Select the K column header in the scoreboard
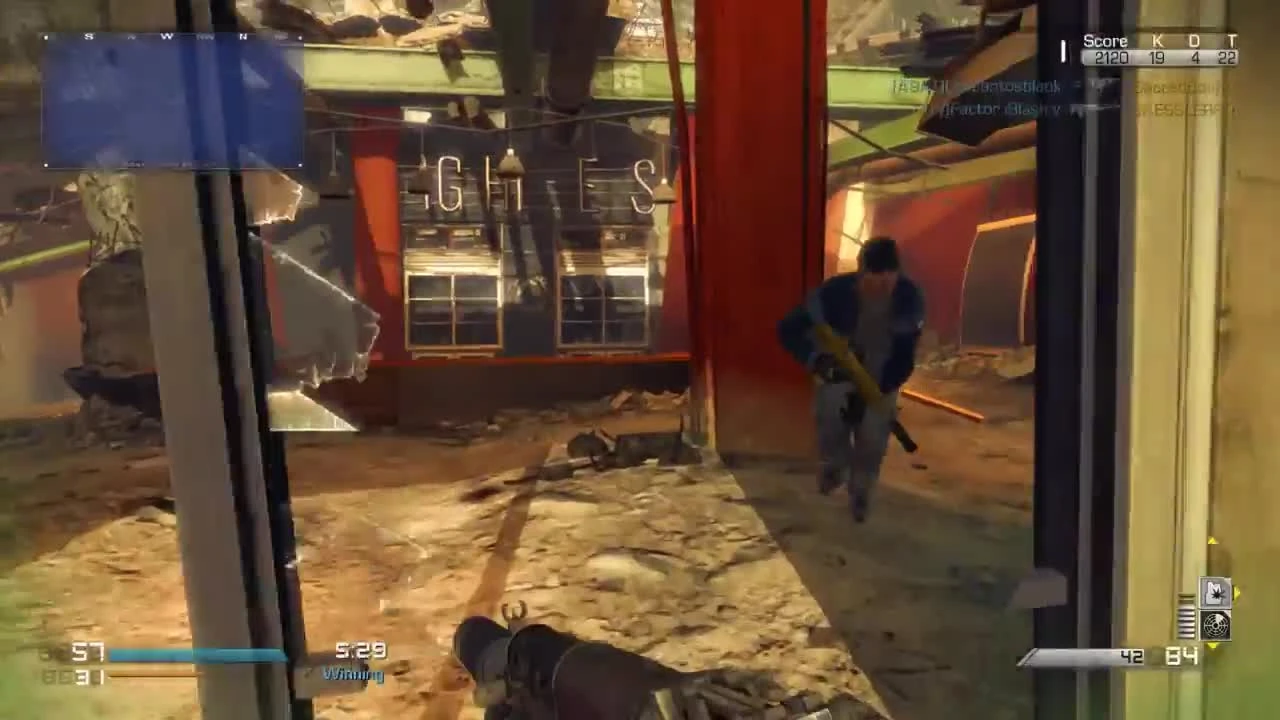Screen dimensions: 1280x720 pyautogui.click(x=1158, y=41)
